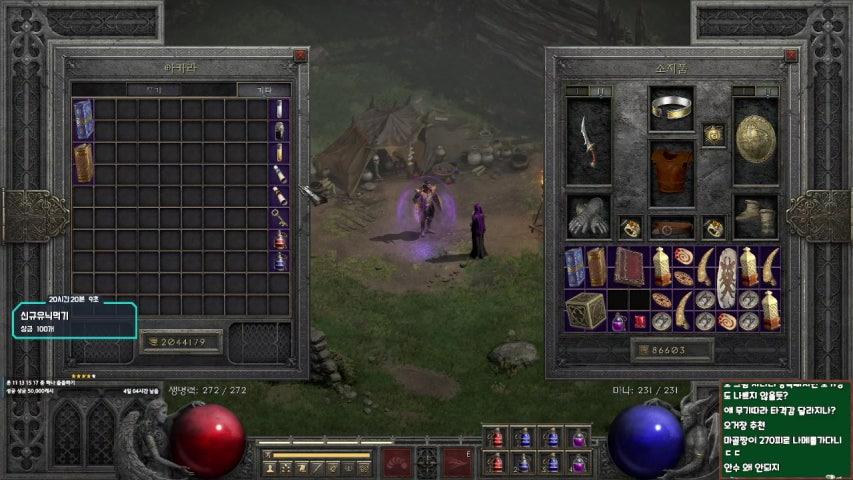Click the equipped amulet slot
This screenshot has height=480, width=853.
tap(713, 133)
